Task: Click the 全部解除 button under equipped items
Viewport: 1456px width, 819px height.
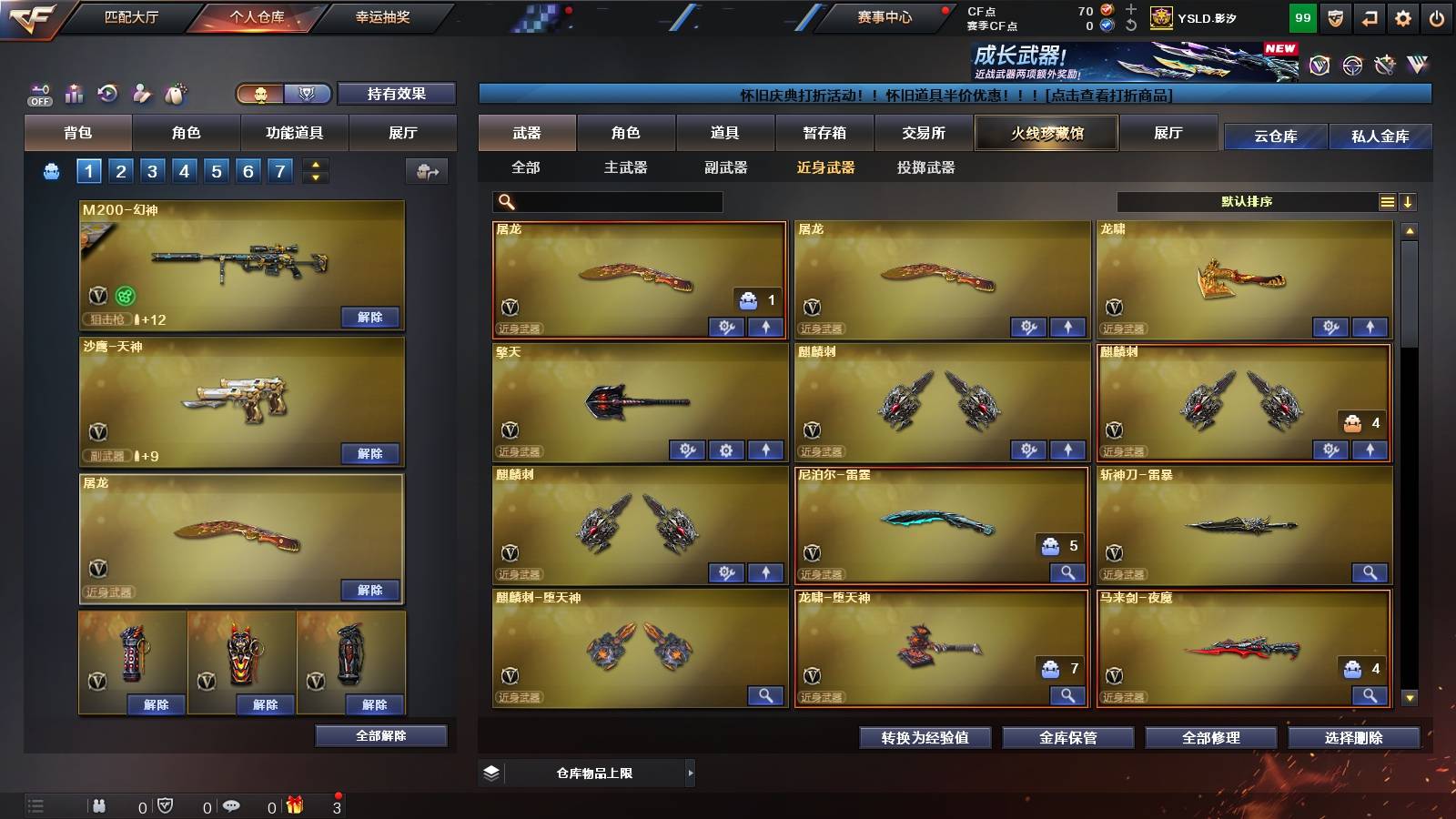Action: [x=382, y=735]
